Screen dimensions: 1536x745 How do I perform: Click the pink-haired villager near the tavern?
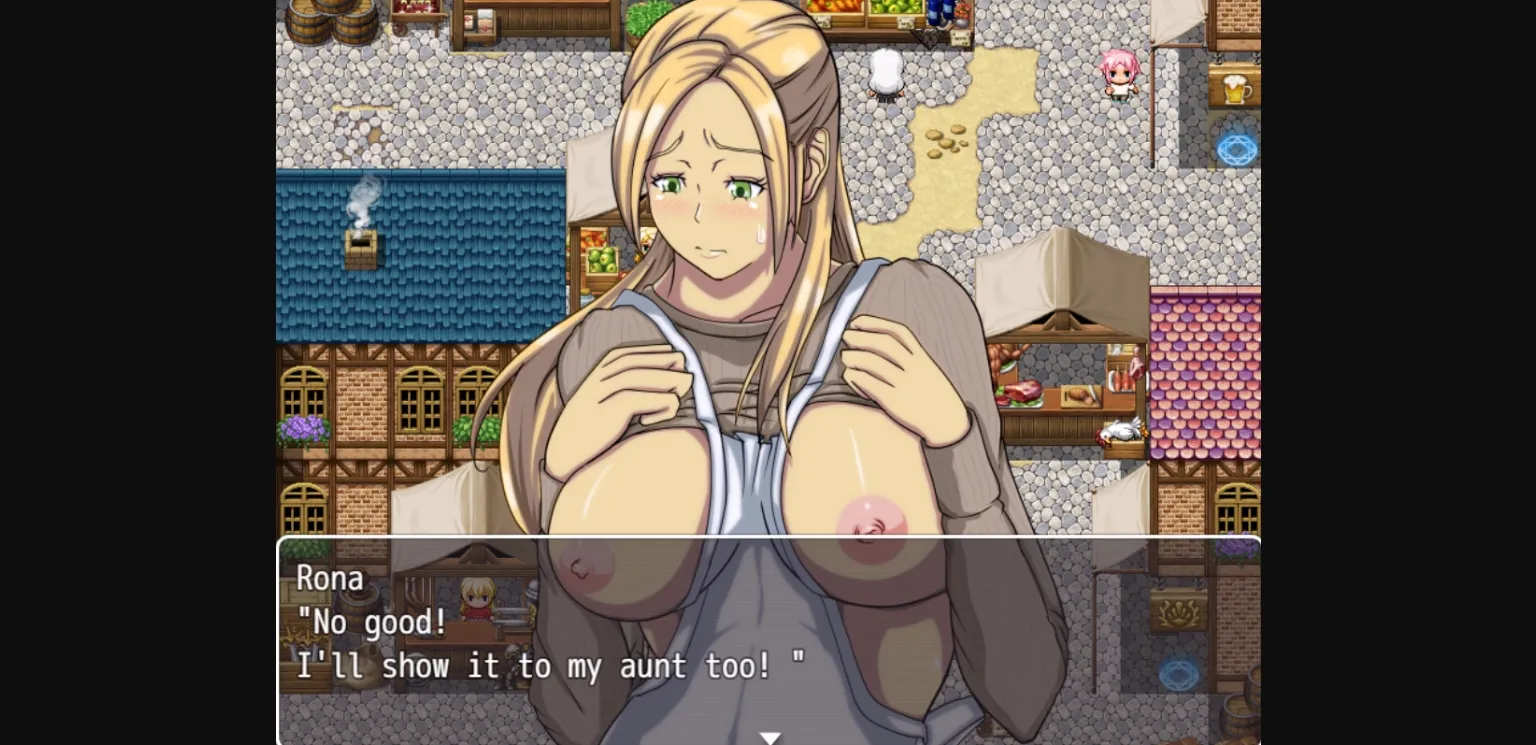click(x=1119, y=73)
